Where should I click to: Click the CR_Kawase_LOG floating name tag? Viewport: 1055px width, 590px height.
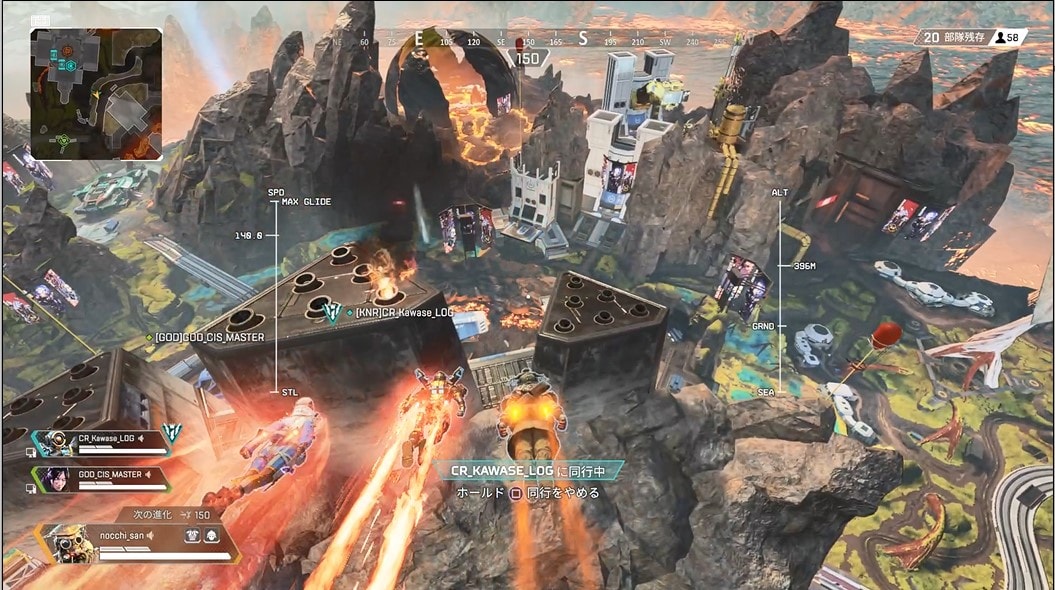coord(407,314)
